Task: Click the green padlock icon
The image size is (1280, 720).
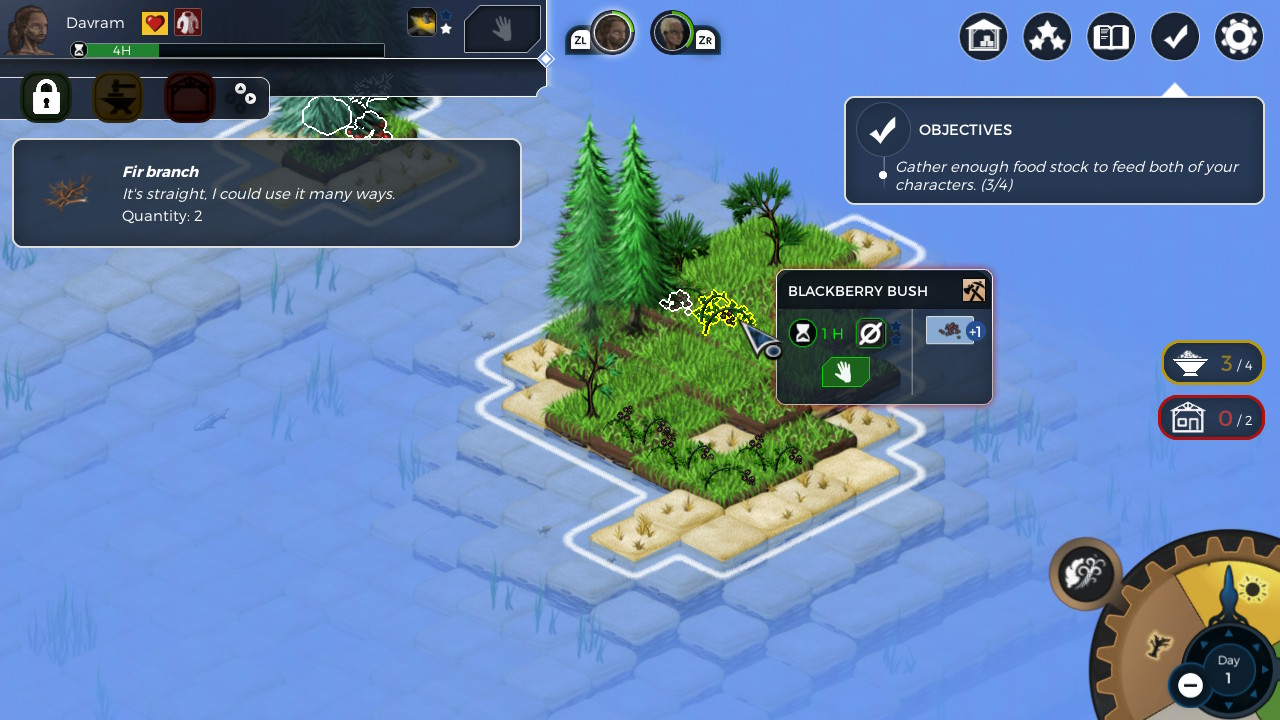Action: point(46,96)
